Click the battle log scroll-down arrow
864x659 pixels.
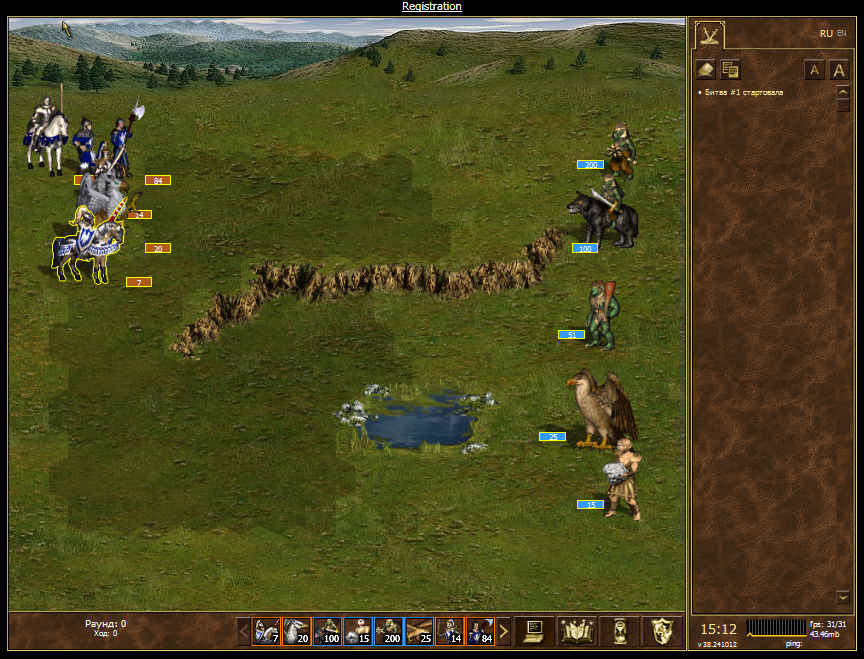(843, 596)
